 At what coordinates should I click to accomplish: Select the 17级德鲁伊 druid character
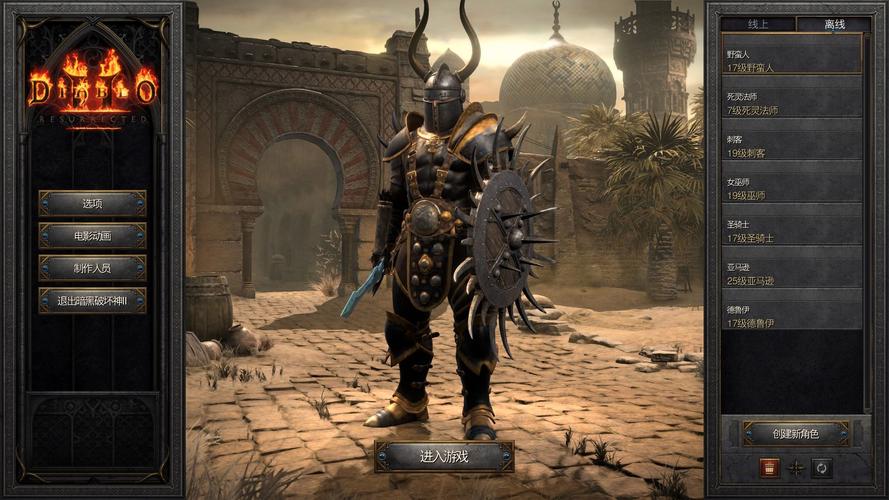[x=793, y=317]
